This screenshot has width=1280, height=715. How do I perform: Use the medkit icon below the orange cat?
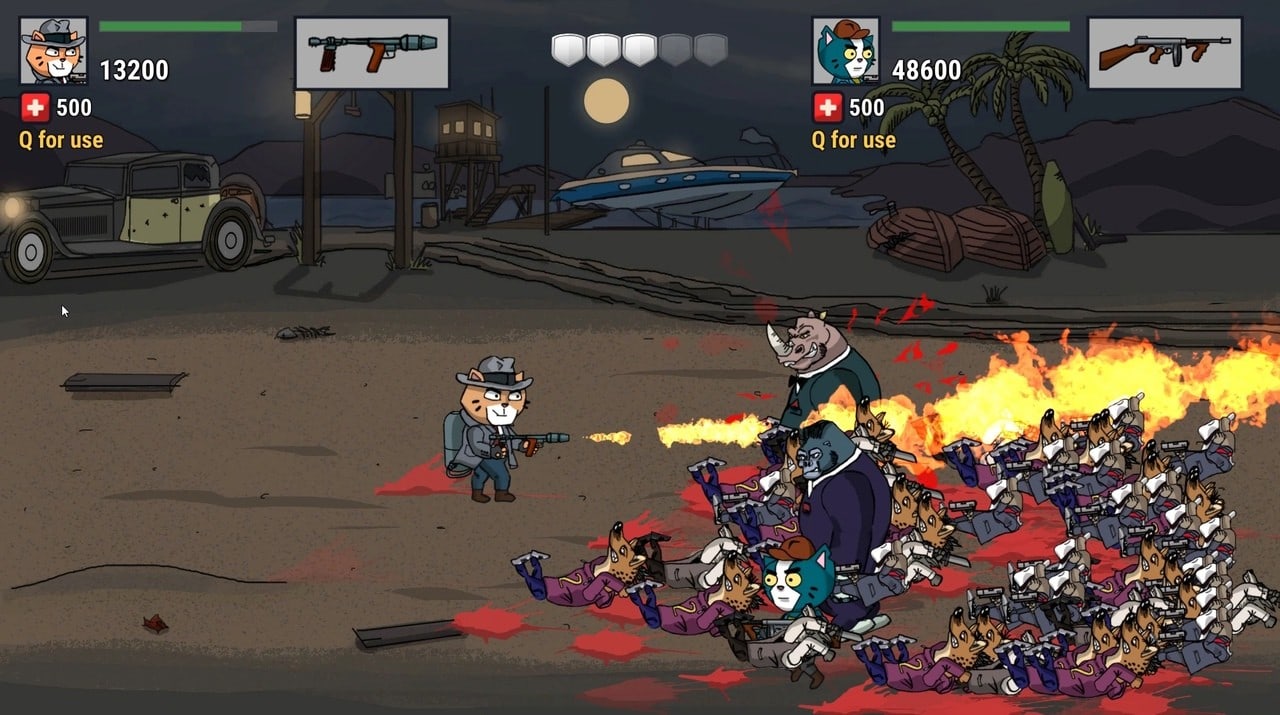pyautogui.click(x=34, y=107)
